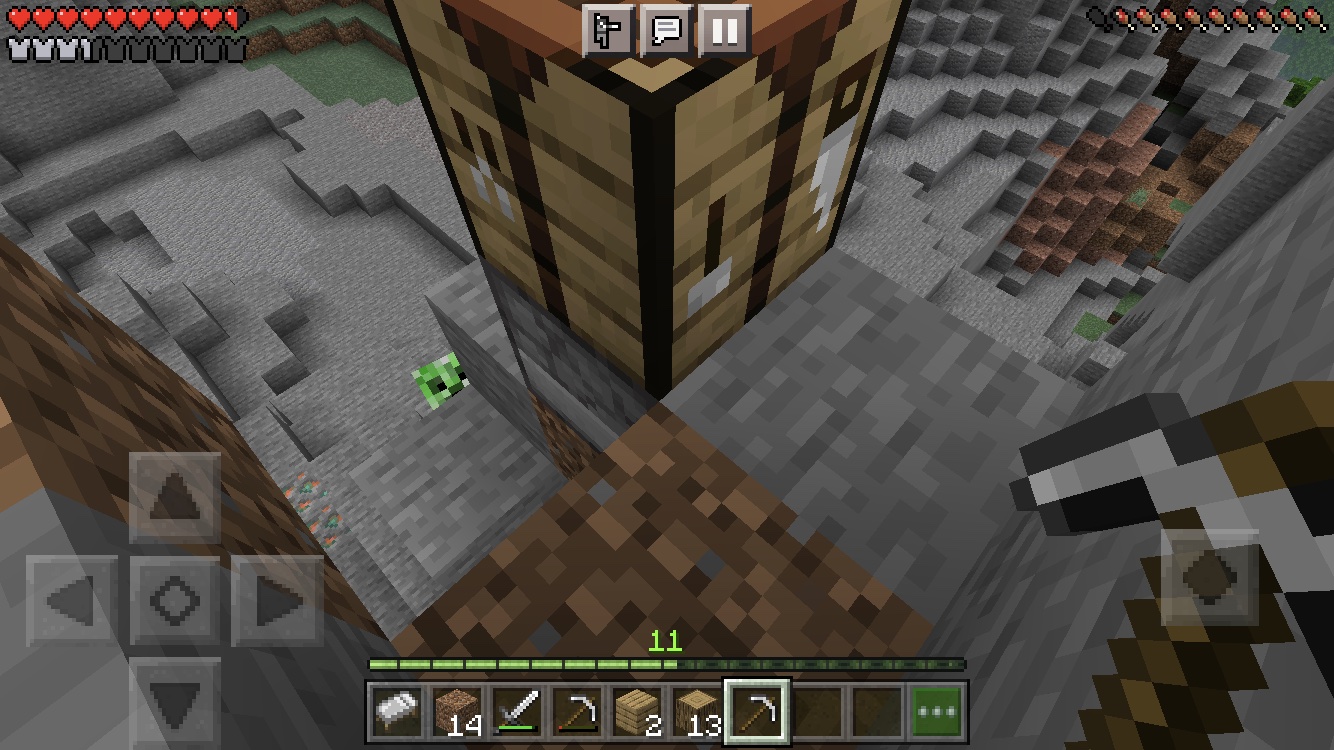The height and width of the screenshot is (750, 1334).
Task: Tap the center diamond of the movement pad
Action: [x=175, y=601]
